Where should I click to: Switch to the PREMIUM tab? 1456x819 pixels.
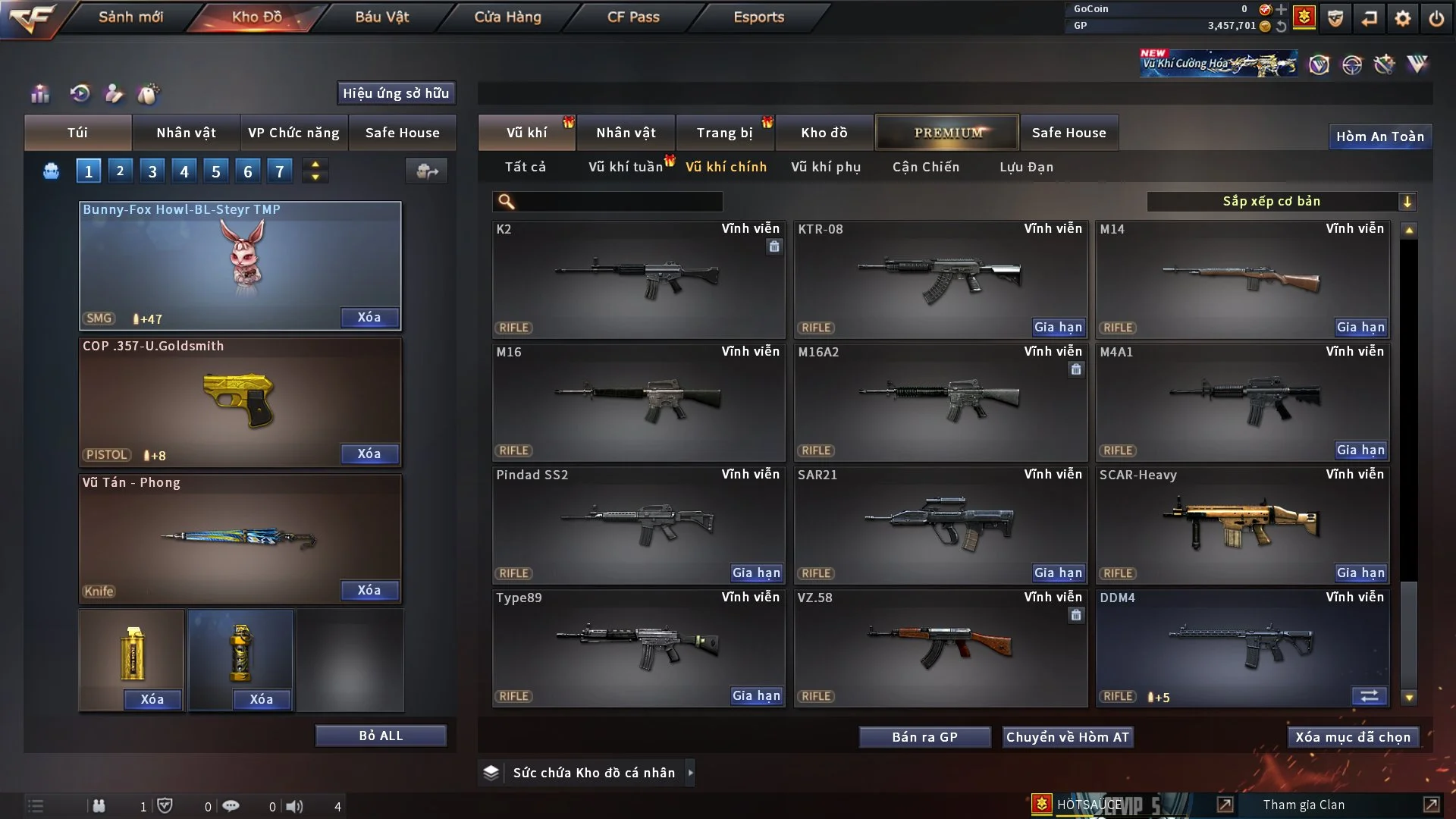point(947,133)
